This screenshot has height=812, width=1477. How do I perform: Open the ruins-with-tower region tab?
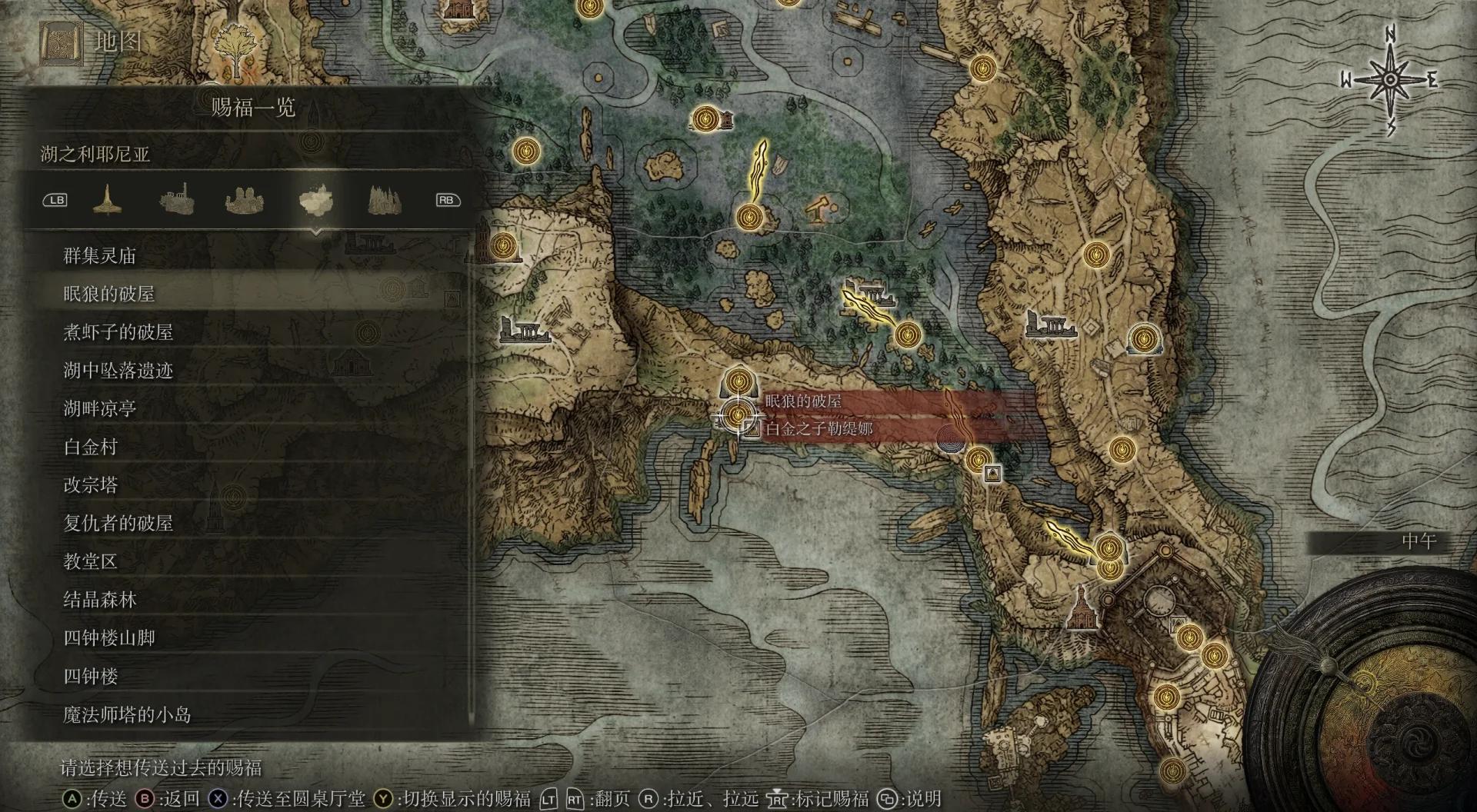point(176,201)
